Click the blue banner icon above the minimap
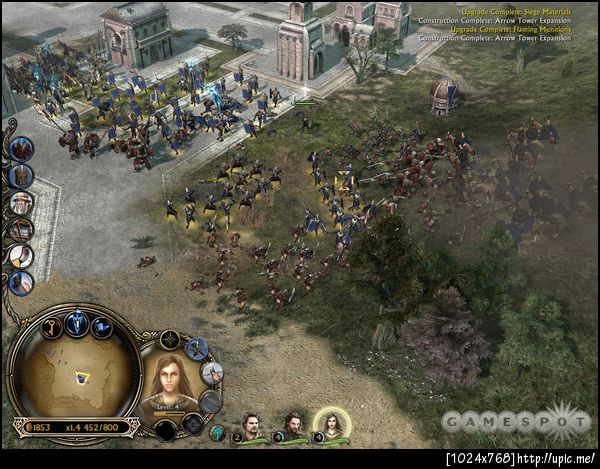This screenshot has width=600, height=469. tap(103, 327)
